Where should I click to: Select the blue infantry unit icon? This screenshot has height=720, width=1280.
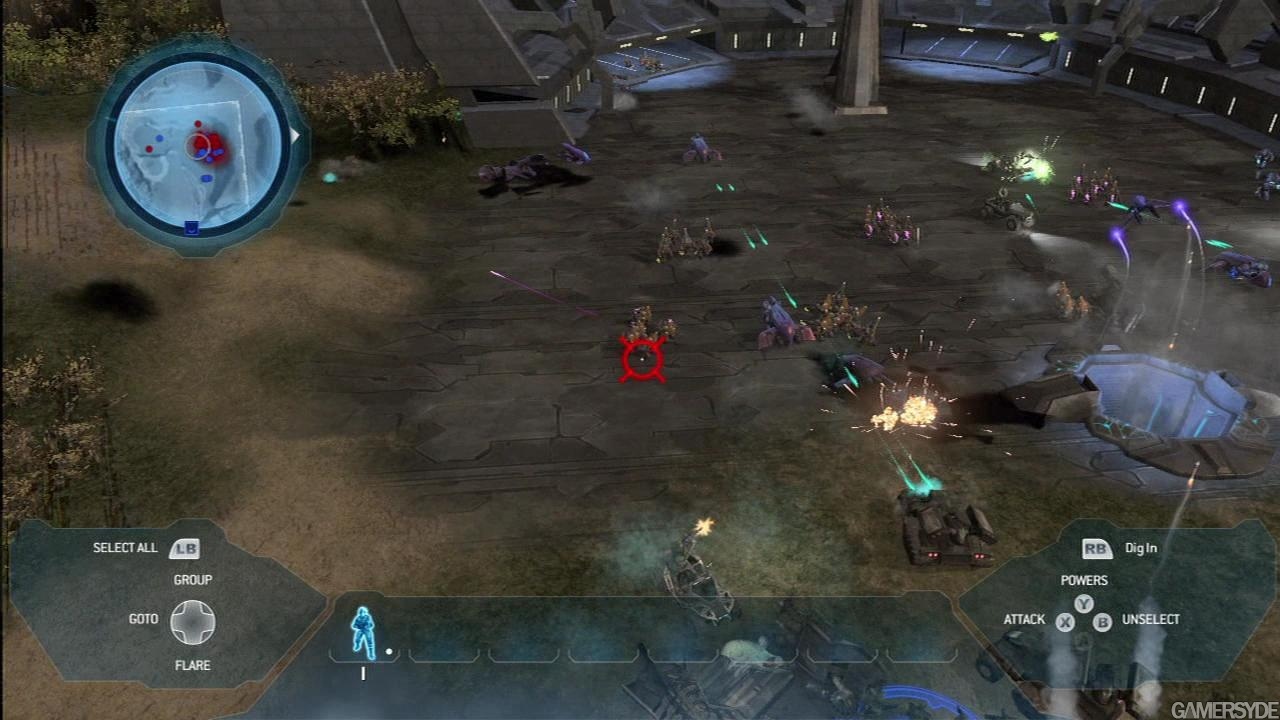click(362, 633)
